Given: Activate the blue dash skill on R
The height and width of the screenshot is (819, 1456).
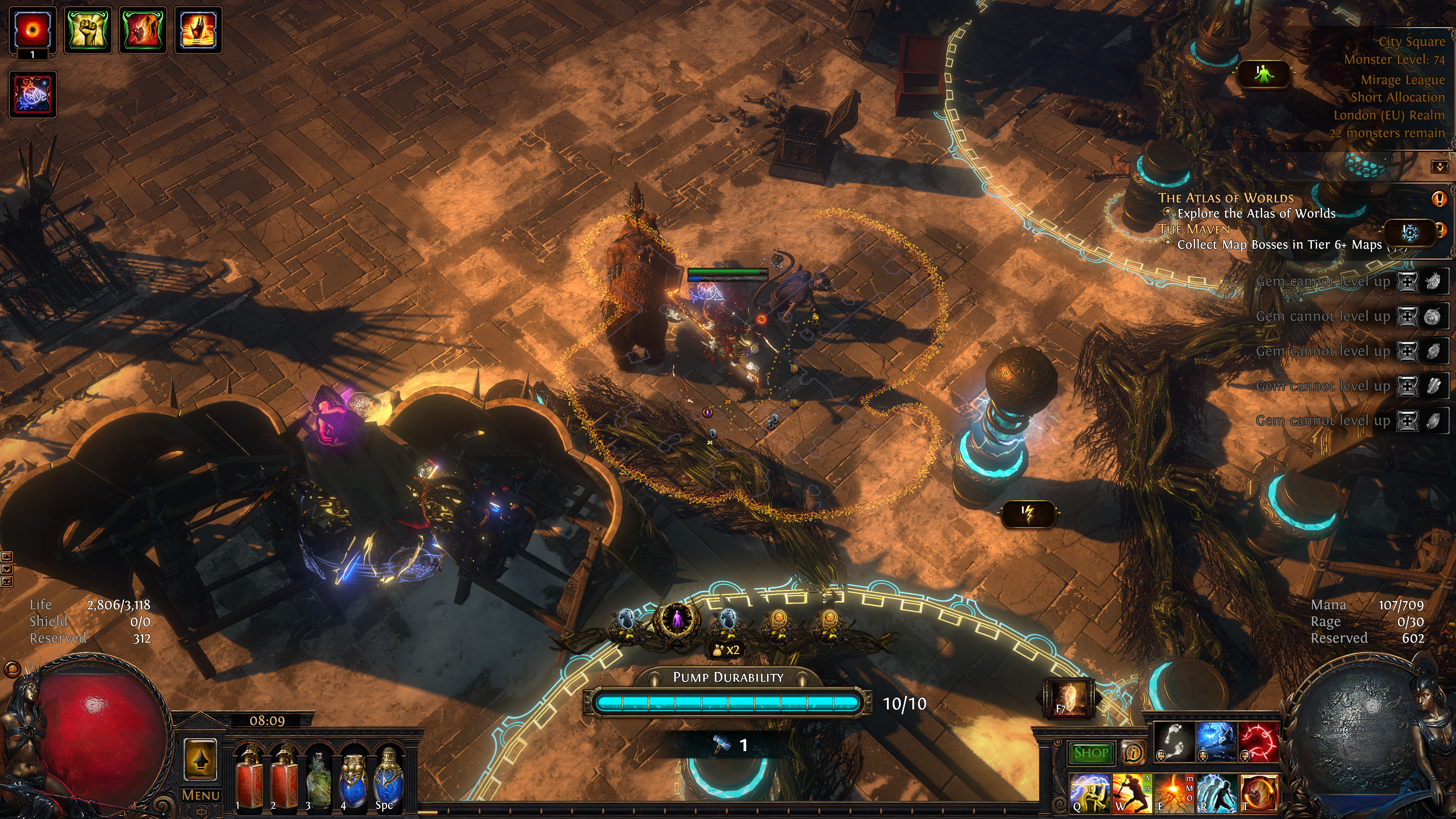Looking at the screenshot, I should [x=1216, y=792].
